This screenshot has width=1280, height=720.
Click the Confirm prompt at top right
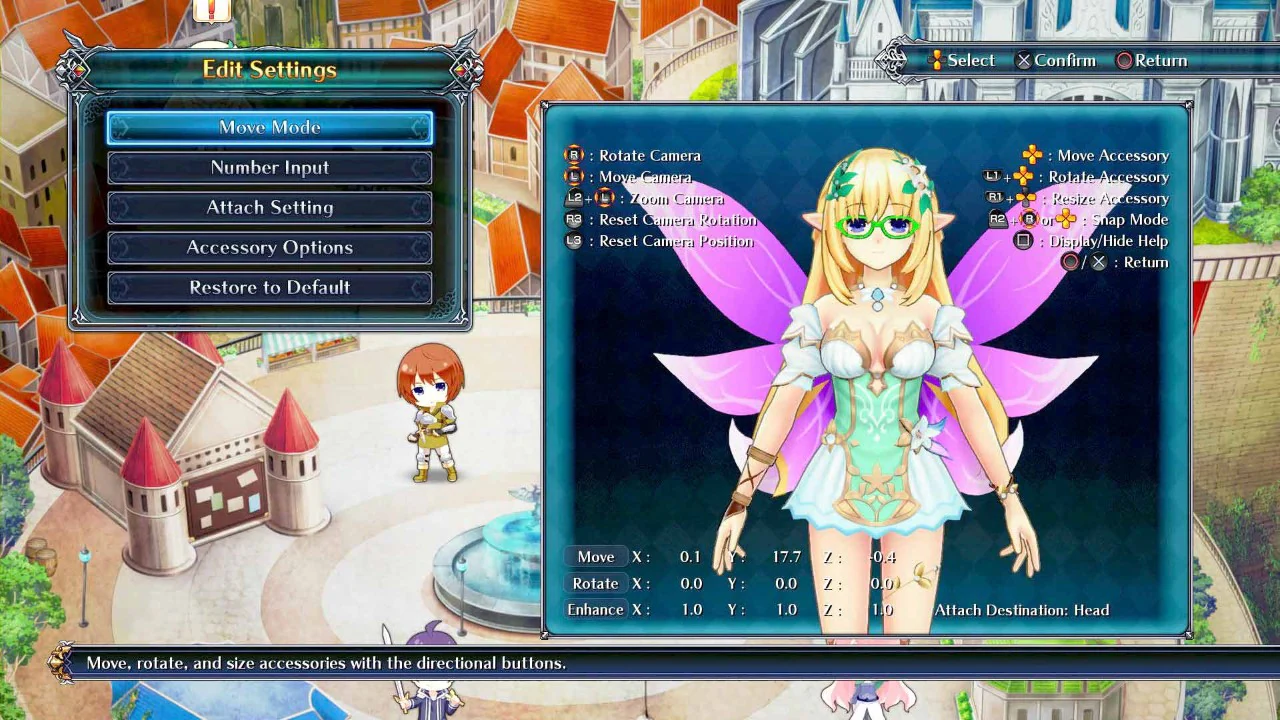(x=1056, y=60)
